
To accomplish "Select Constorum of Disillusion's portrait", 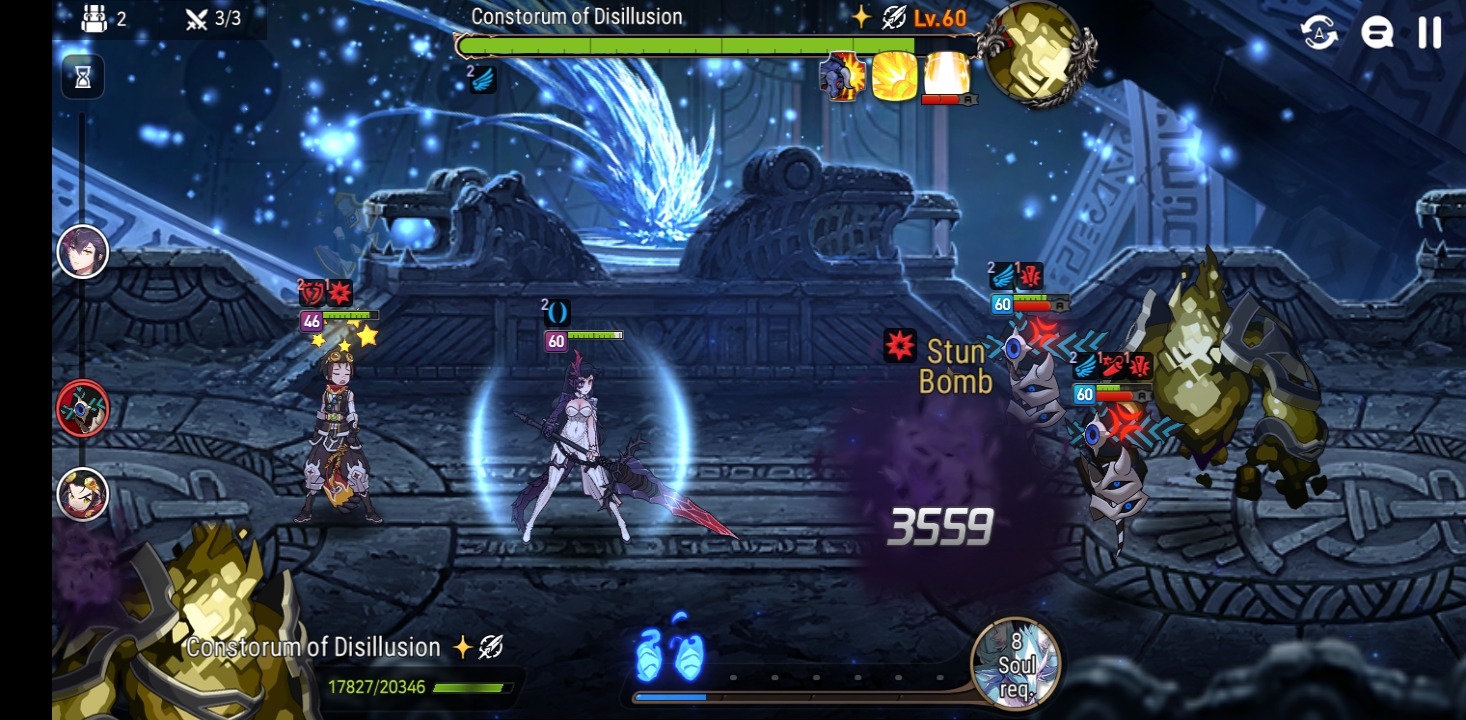I will point(1037,55).
